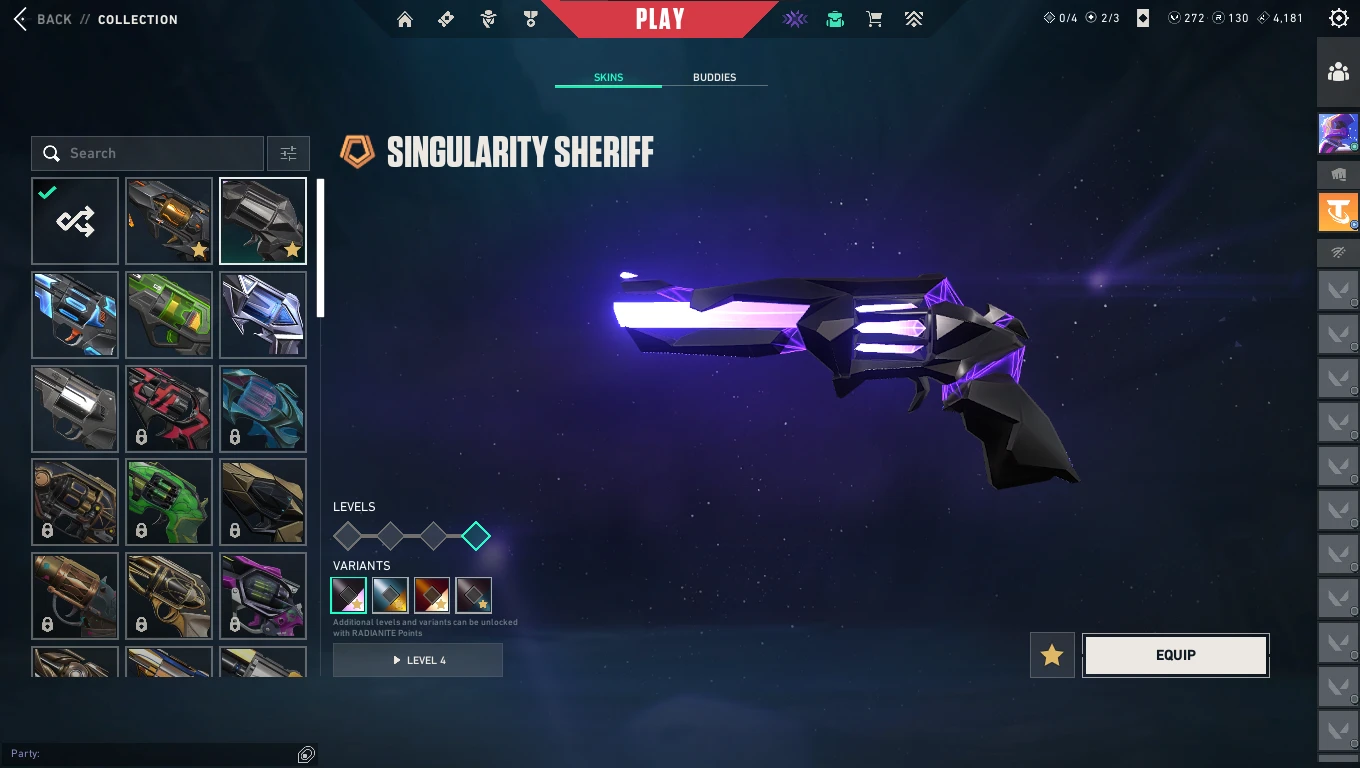The image size is (1360, 768).
Task: Click the big PLAY button
Action: pyautogui.click(x=660, y=19)
